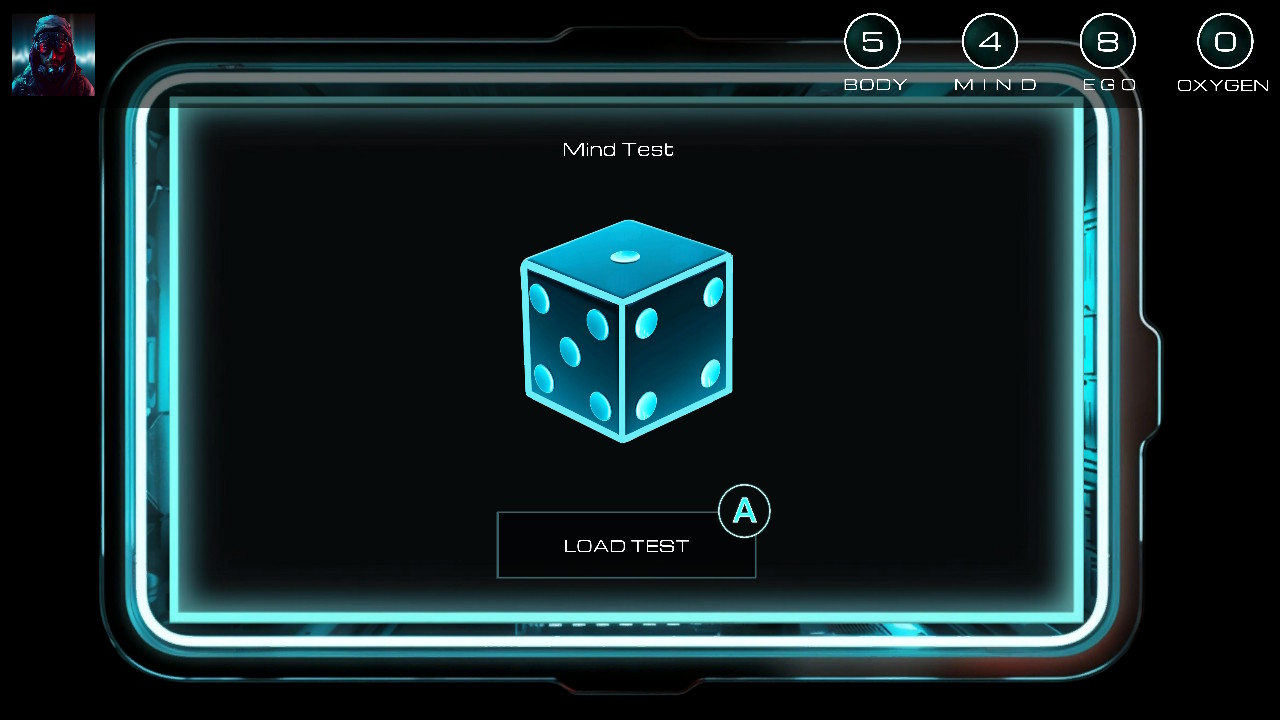This screenshot has height=720, width=1280.
Task: Click the BODY stat circle showing 5
Action: point(873,41)
